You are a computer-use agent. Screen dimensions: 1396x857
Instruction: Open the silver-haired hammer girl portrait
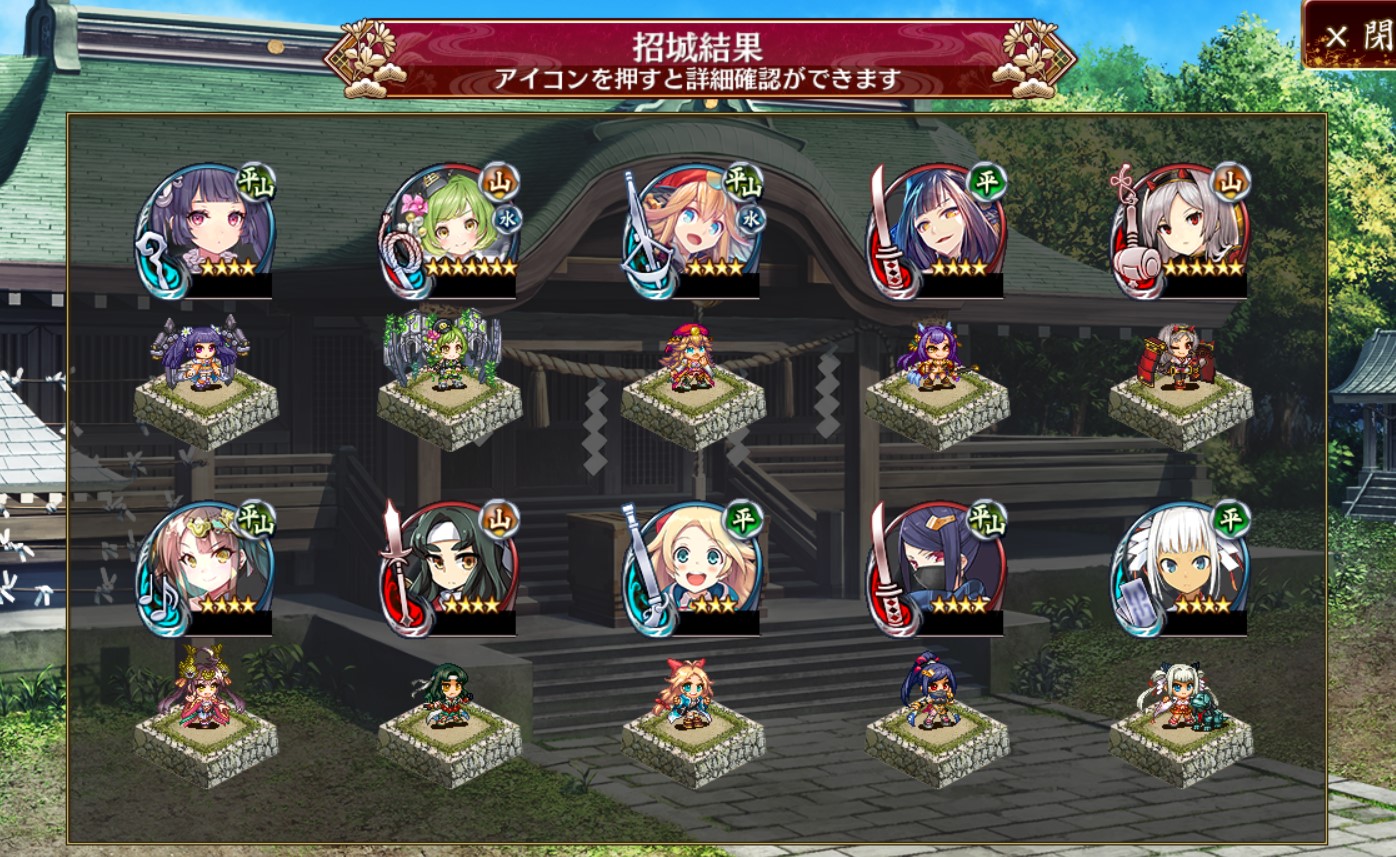click(x=1182, y=230)
